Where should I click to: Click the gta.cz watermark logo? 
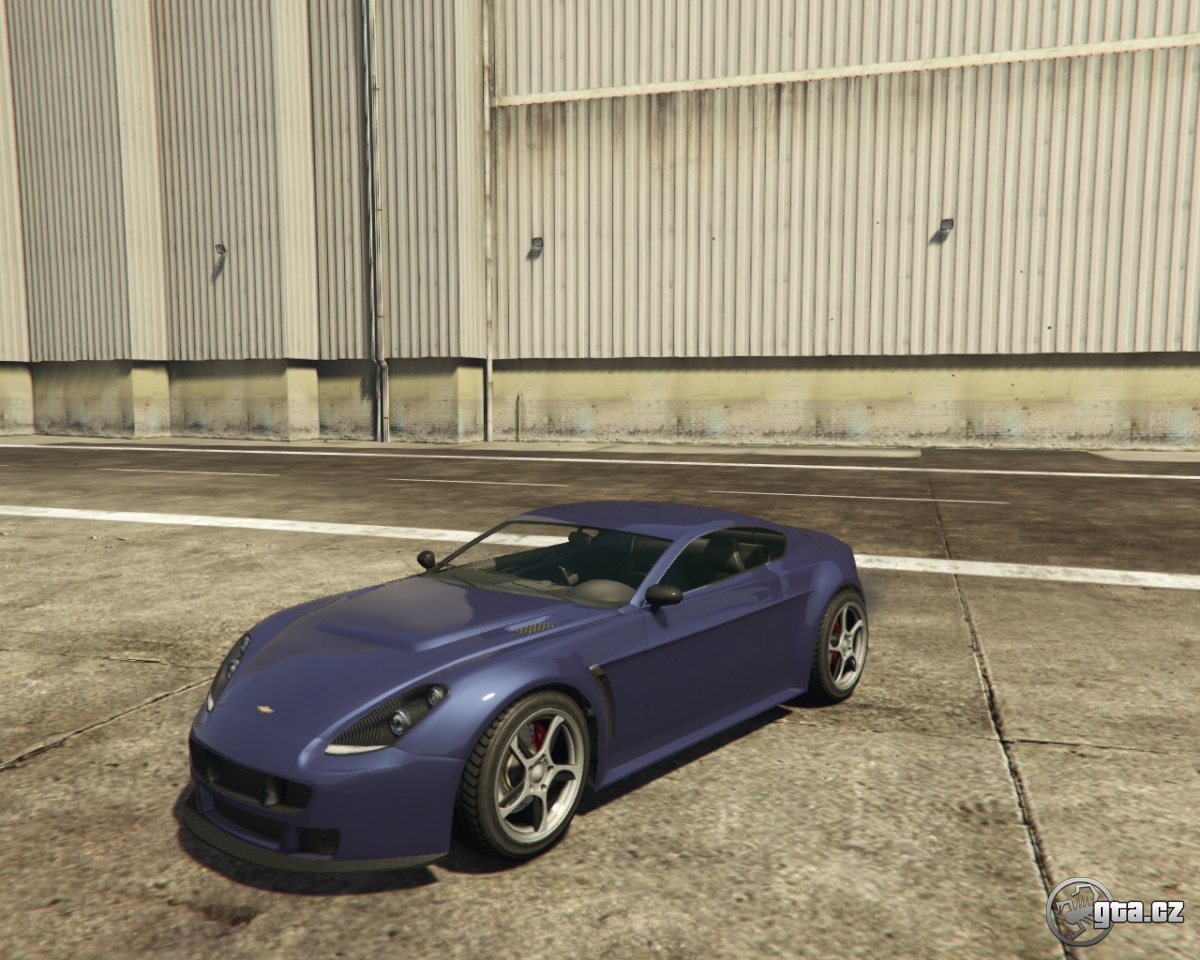coord(1114,911)
